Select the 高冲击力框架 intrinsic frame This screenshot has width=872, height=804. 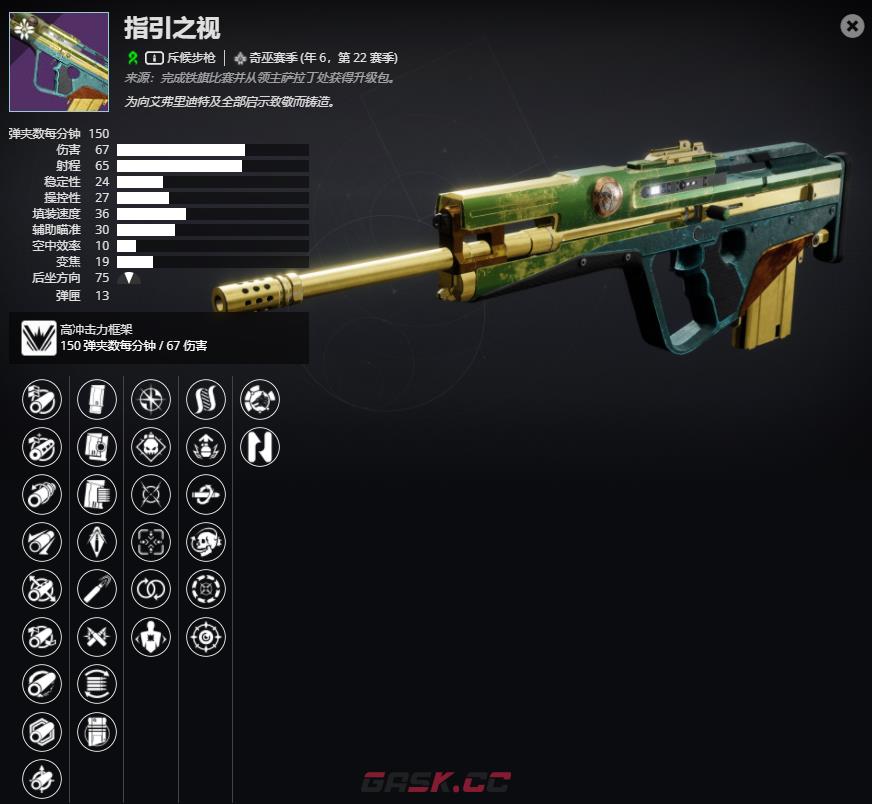[39, 339]
